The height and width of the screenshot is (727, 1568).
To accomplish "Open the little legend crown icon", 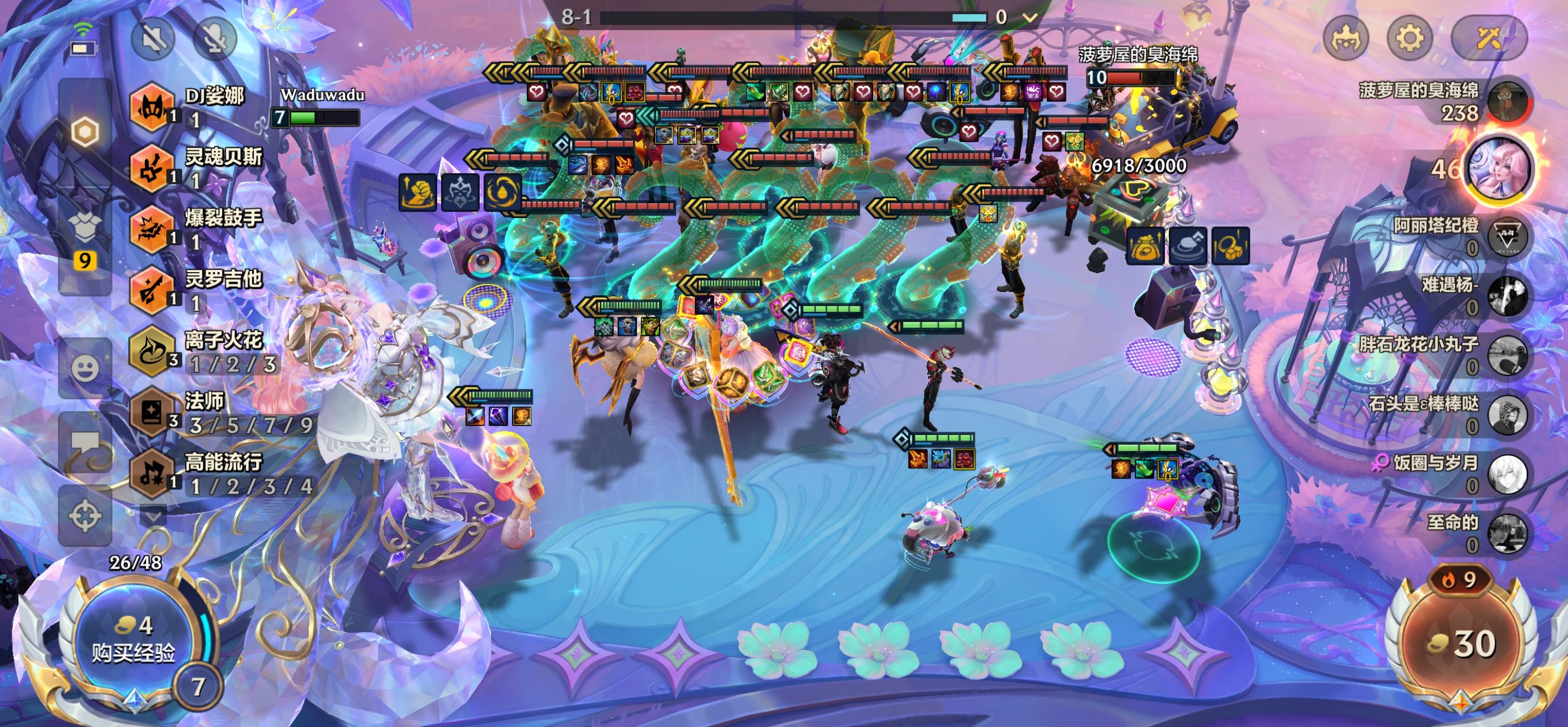I will click(x=1346, y=39).
